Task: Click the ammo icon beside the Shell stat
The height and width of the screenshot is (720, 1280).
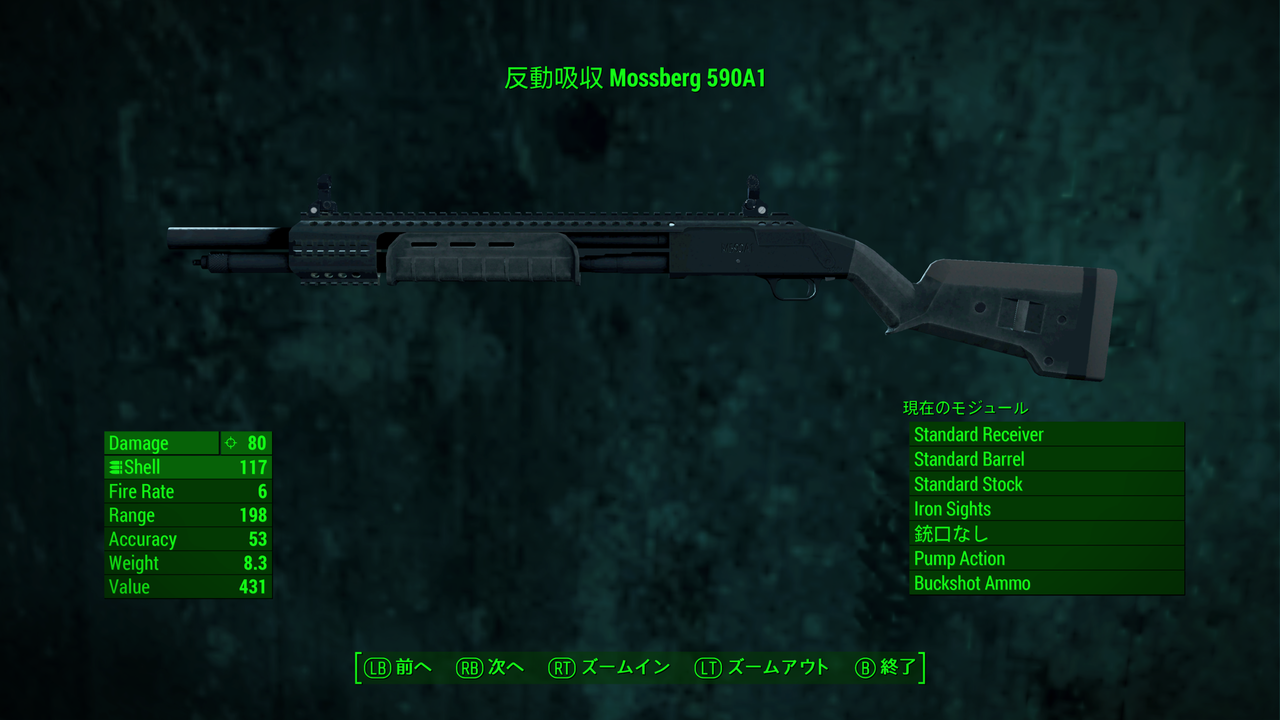Action: (115, 467)
